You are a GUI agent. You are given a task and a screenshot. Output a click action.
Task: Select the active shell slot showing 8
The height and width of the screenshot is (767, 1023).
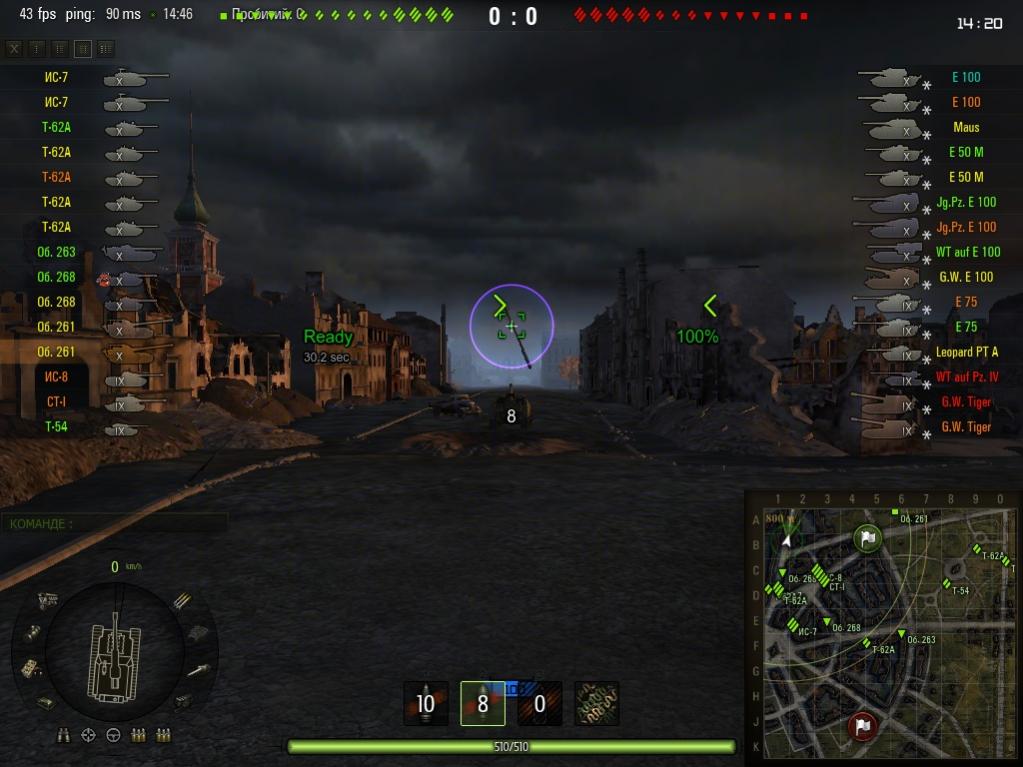[483, 704]
